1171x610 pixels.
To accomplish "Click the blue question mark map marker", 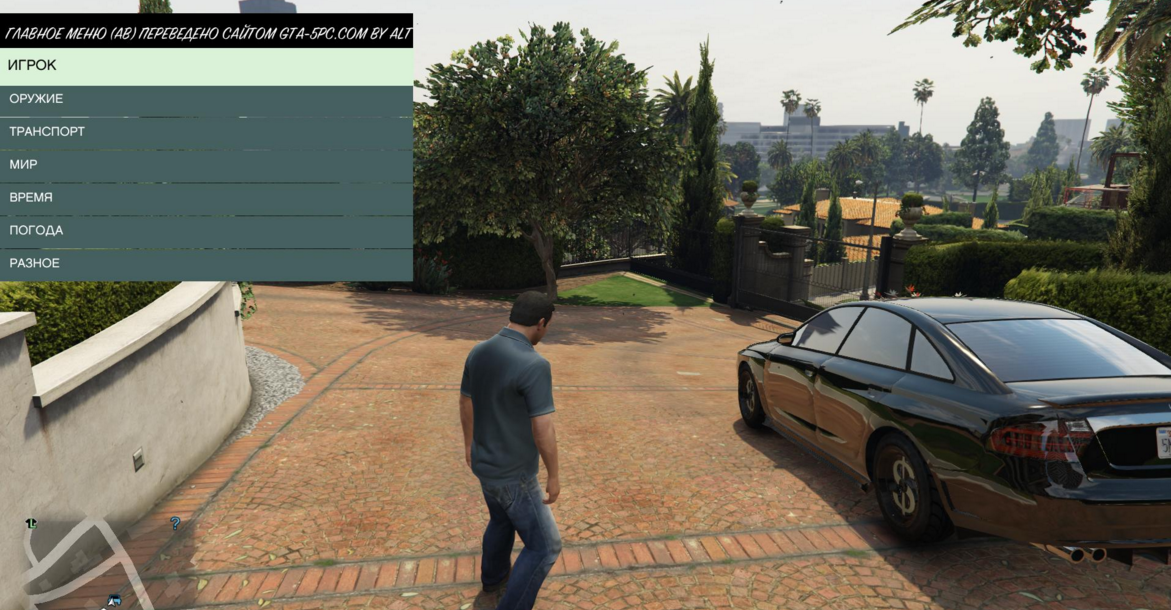I will click(x=175, y=523).
